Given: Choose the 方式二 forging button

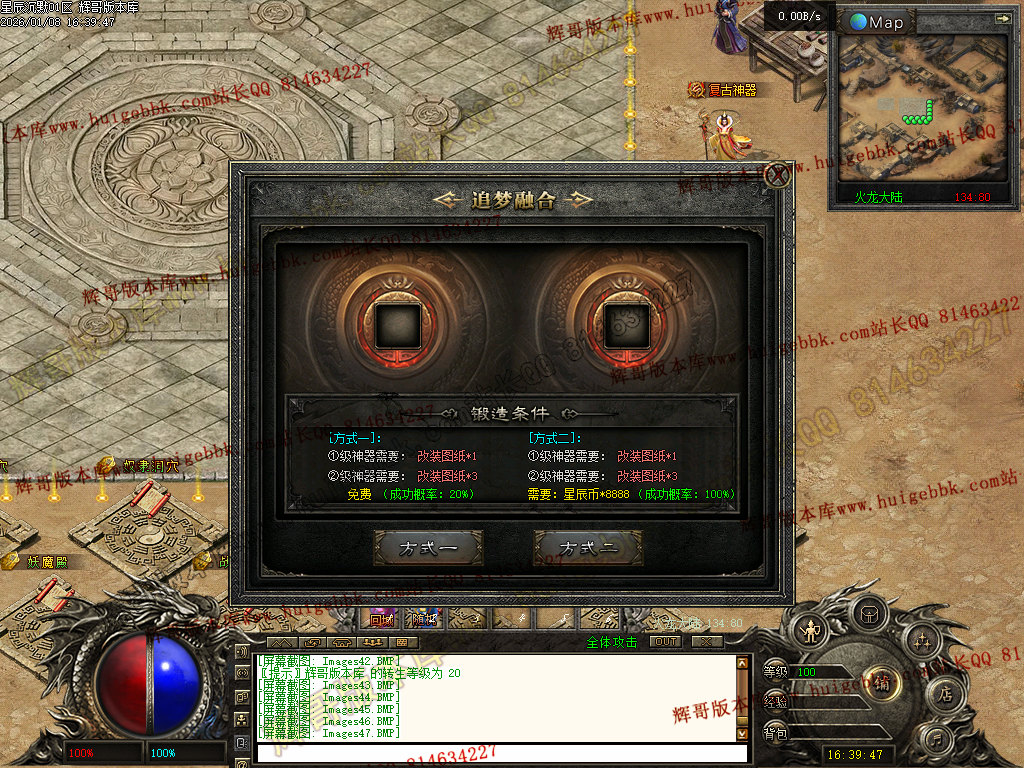Looking at the screenshot, I should pos(588,548).
